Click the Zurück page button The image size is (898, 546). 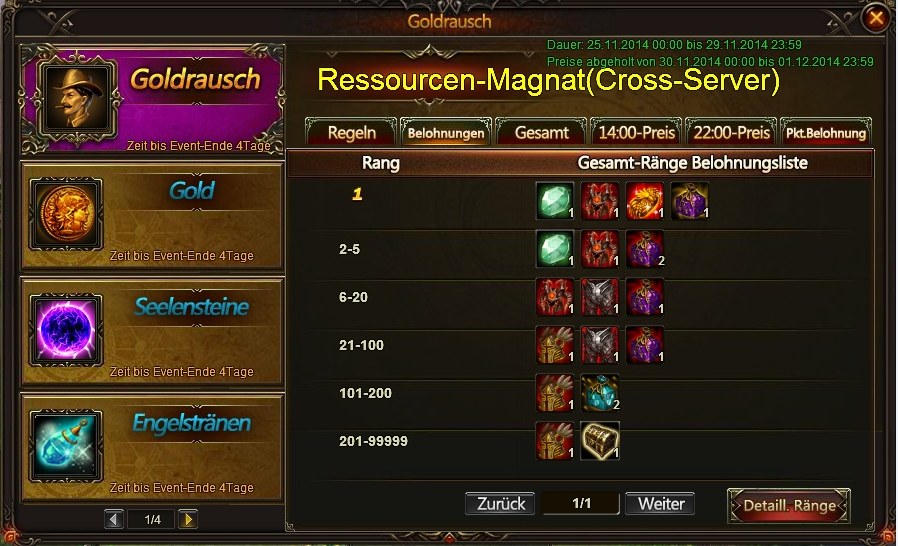(500, 504)
